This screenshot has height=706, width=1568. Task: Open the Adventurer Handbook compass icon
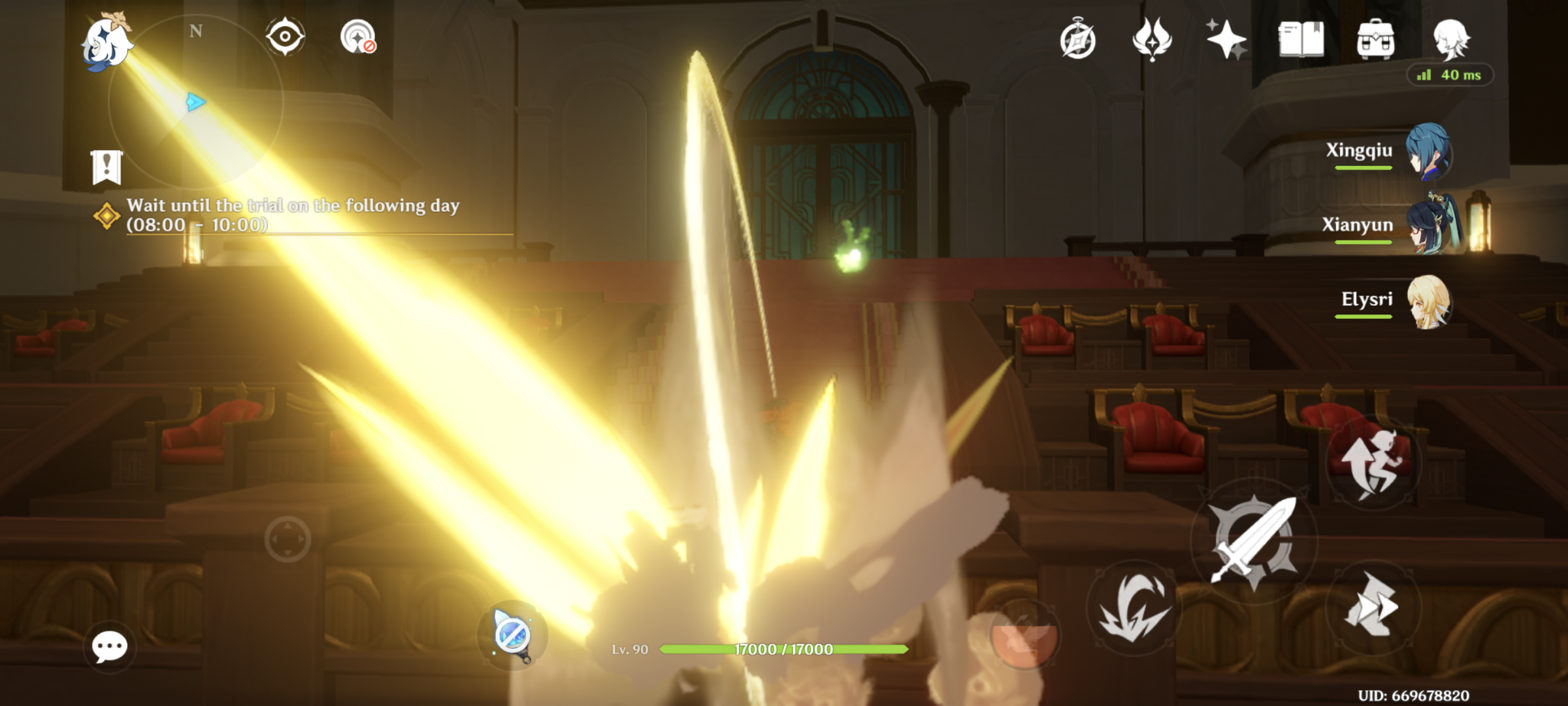pyautogui.click(x=1078, y=41)
